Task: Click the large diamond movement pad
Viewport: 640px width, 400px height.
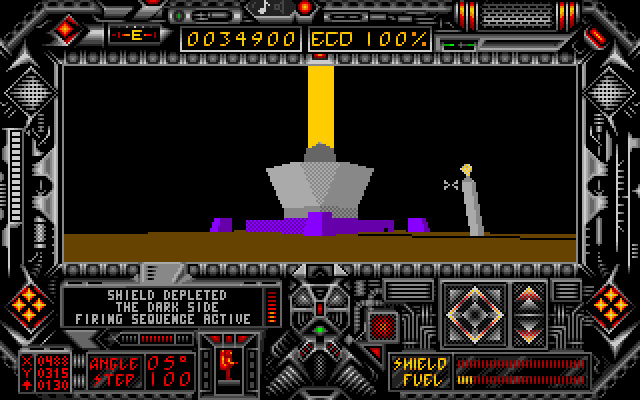Action: [x=473, y=311]
